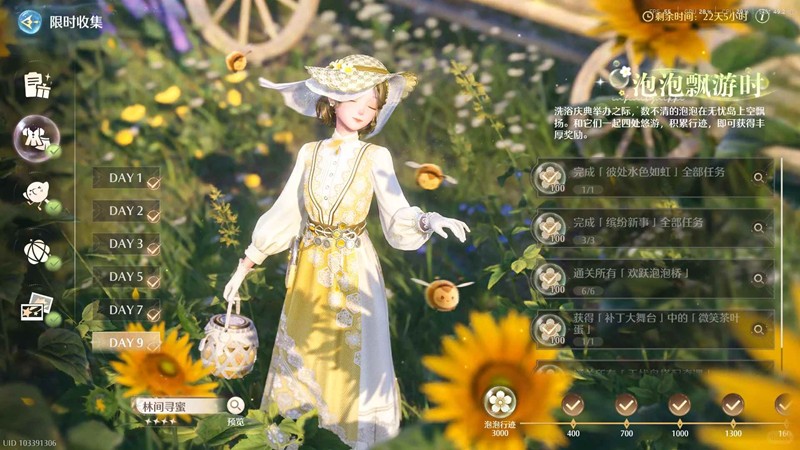Choose DAY 5
Screen dimensions: 800x450
[127, 277]
